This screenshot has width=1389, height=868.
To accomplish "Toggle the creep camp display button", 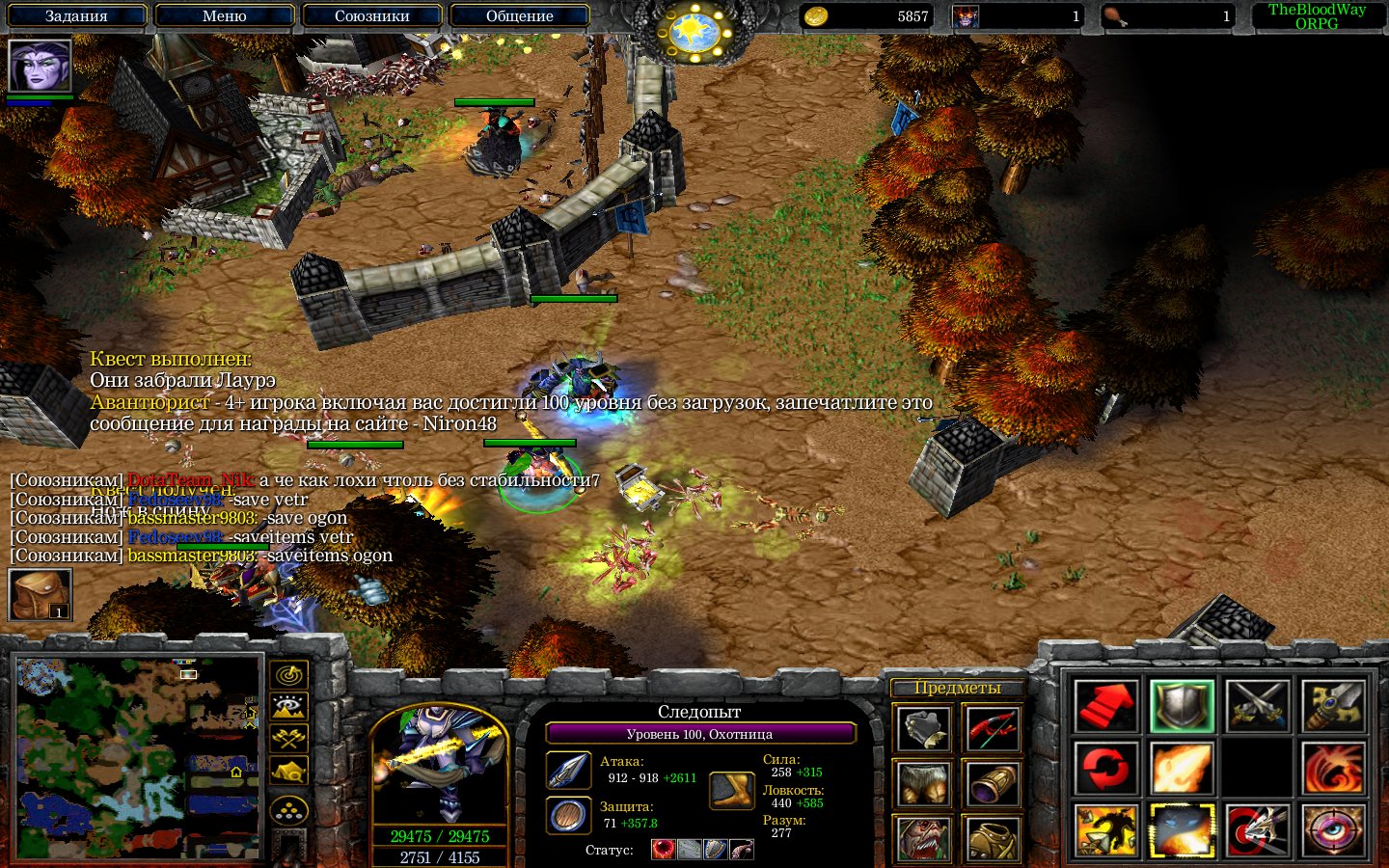I will pyautogui.click(x=289, y=771).
